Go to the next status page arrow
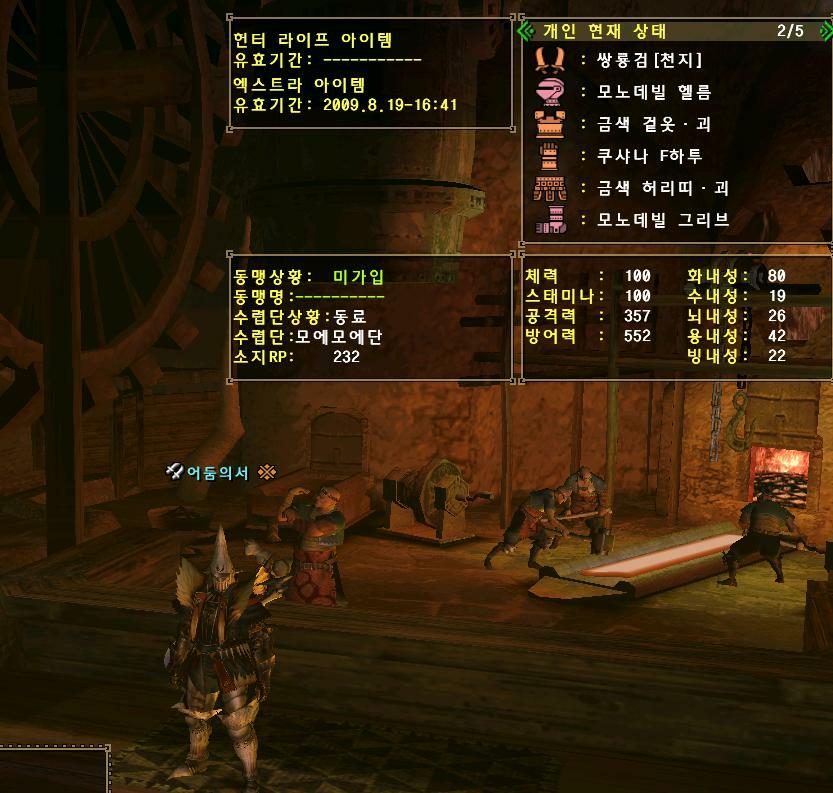Viewport: 833px width, 793px height. 822,31
